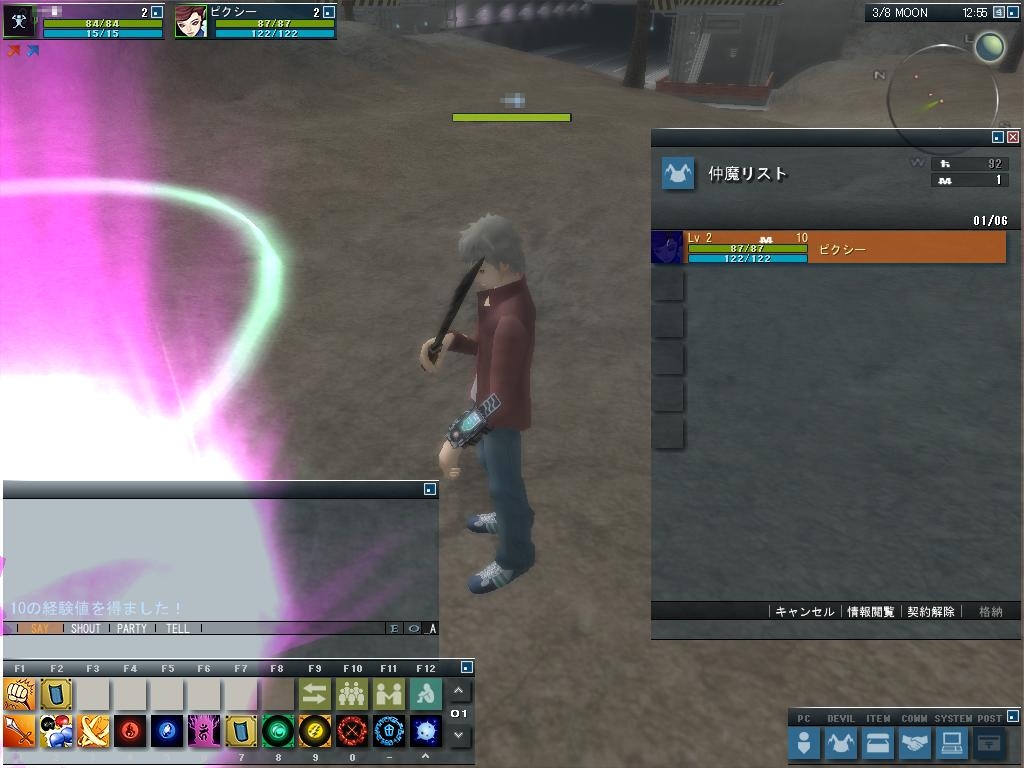Switch to the SHOUT chat channel
Screen dimensions: 1024x768
click(86, 629)
